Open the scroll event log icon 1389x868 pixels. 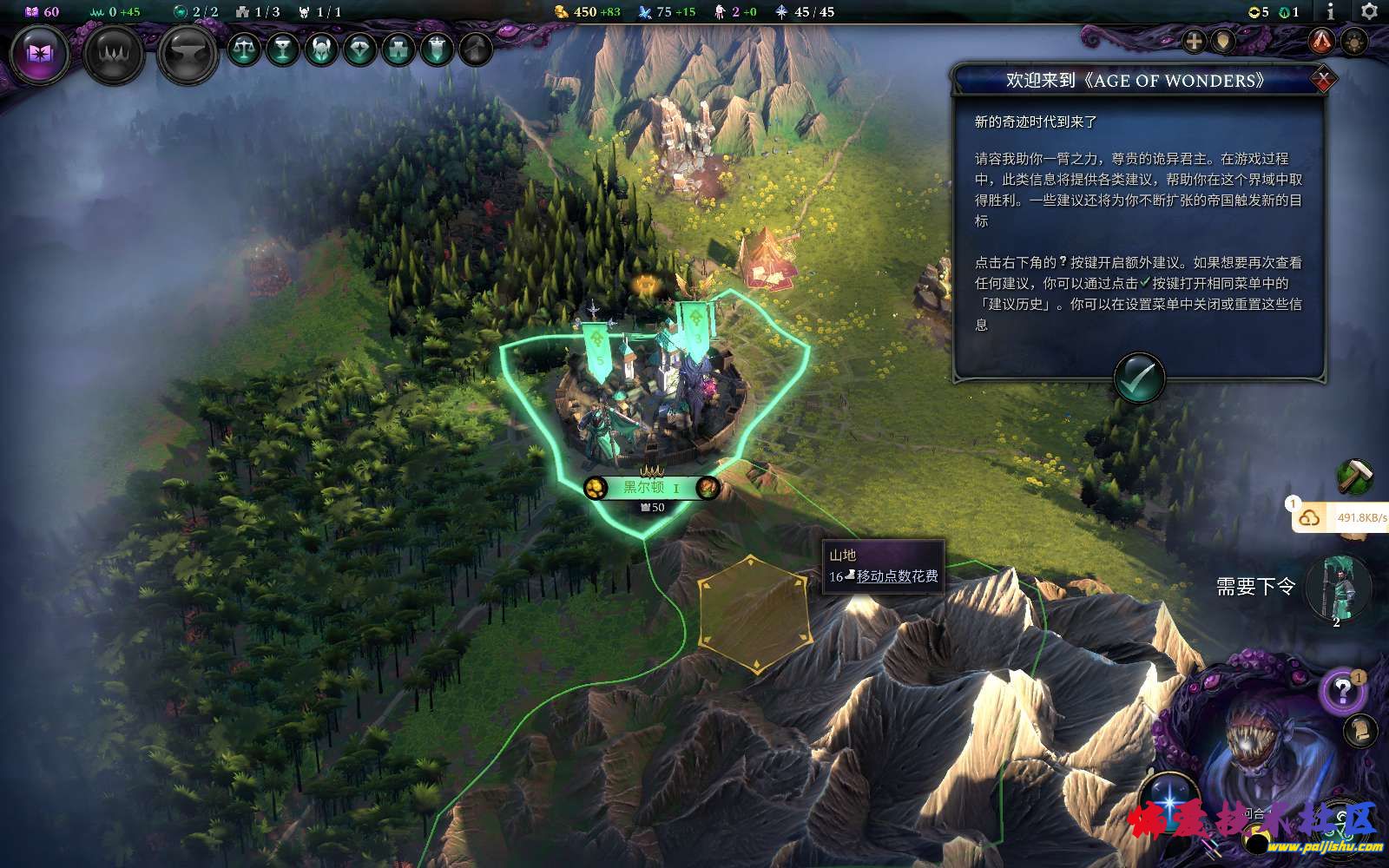click(1360, 729)
